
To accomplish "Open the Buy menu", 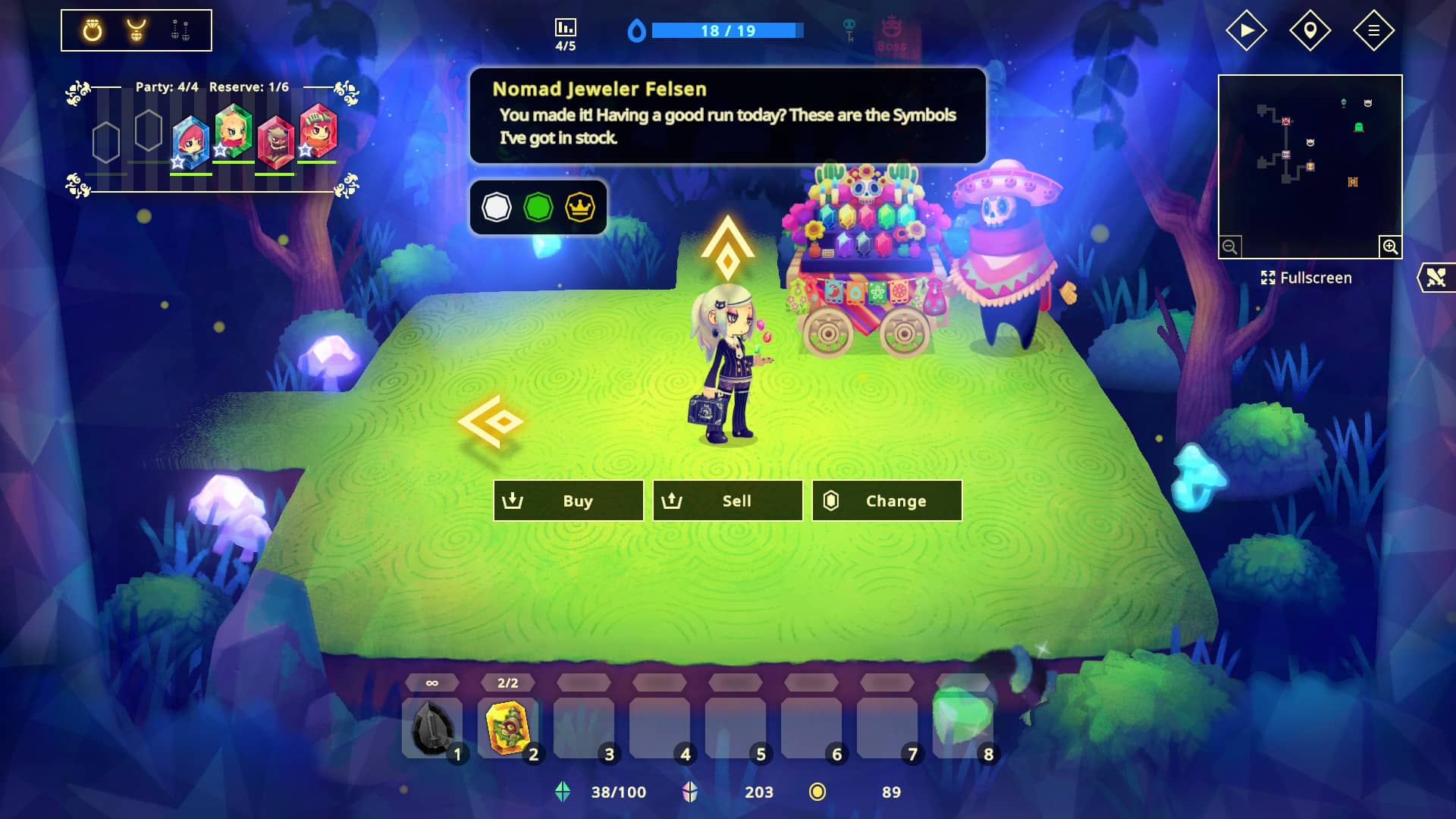I will 568,500.
